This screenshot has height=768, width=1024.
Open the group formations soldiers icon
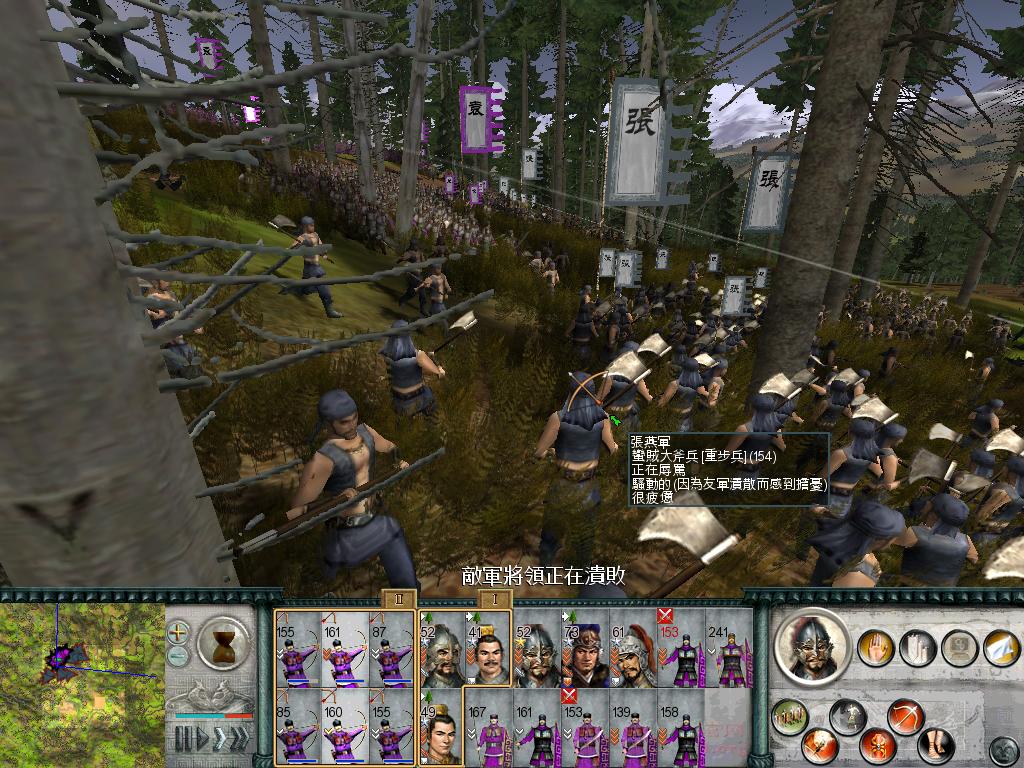(x=792, y=716)
